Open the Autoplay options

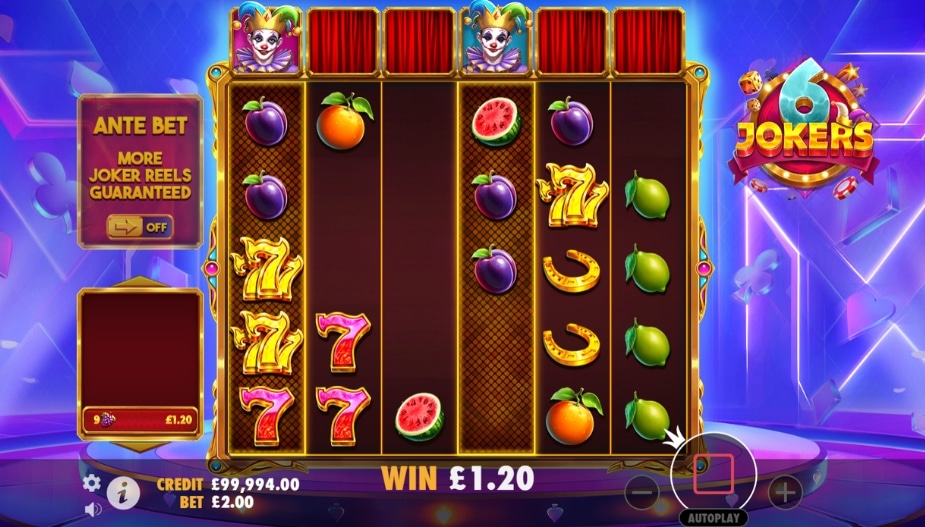(x=714, y=519)
